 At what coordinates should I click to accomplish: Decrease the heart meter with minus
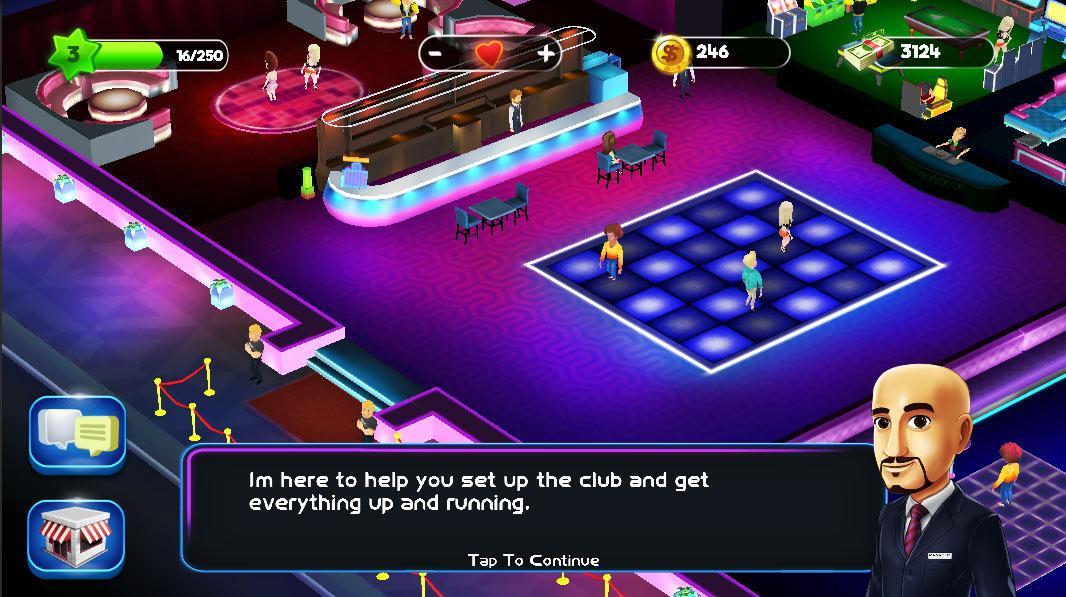[x=436, y=53]
